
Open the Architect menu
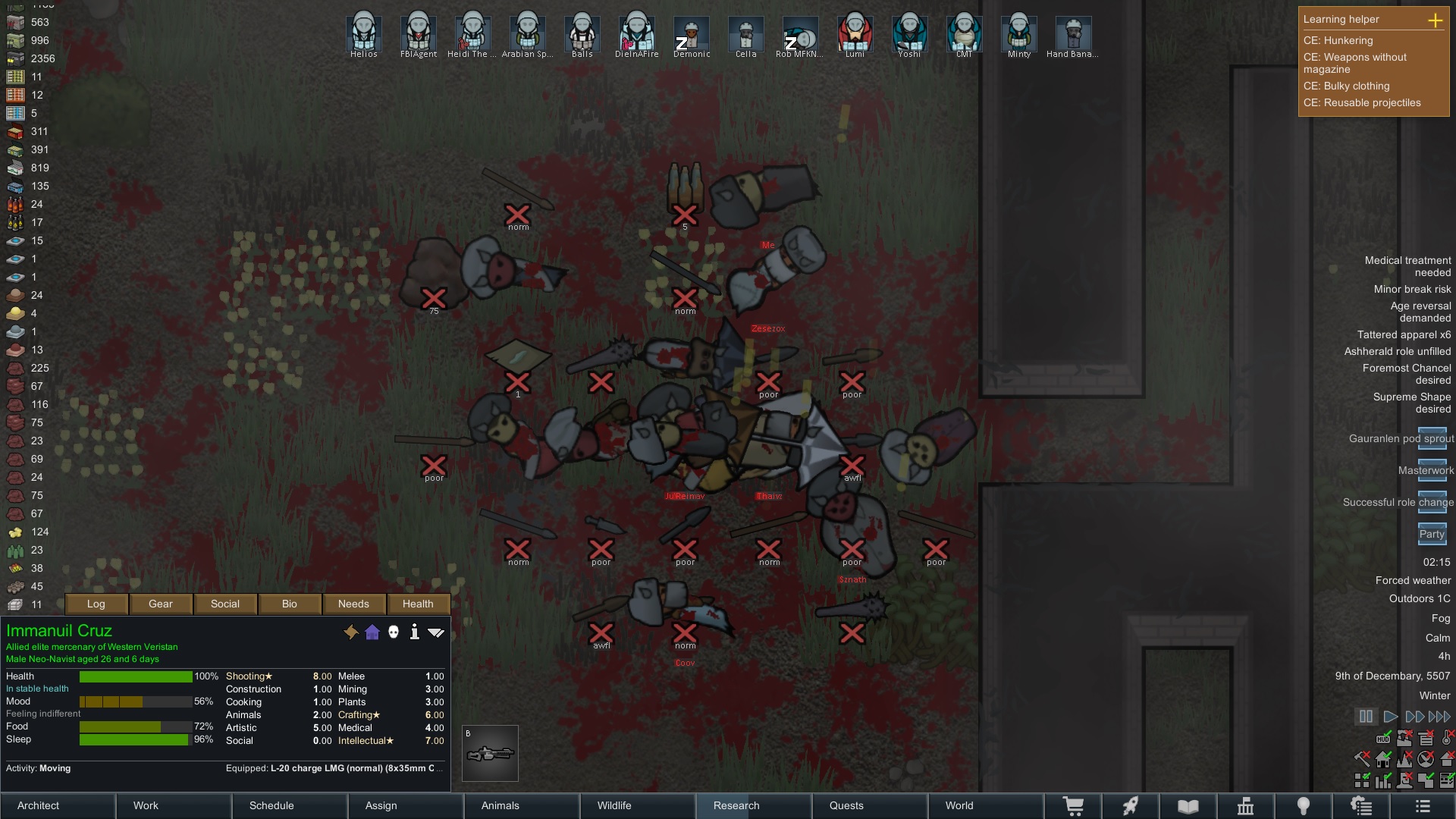coord(39,805)
